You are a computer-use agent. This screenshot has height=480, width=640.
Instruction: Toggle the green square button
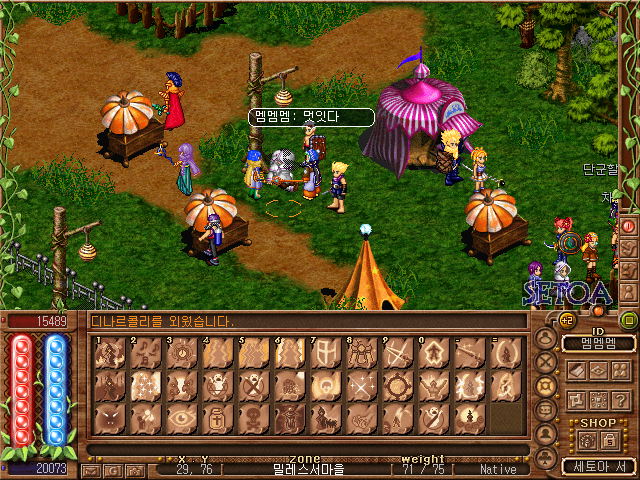pos(629,321)
